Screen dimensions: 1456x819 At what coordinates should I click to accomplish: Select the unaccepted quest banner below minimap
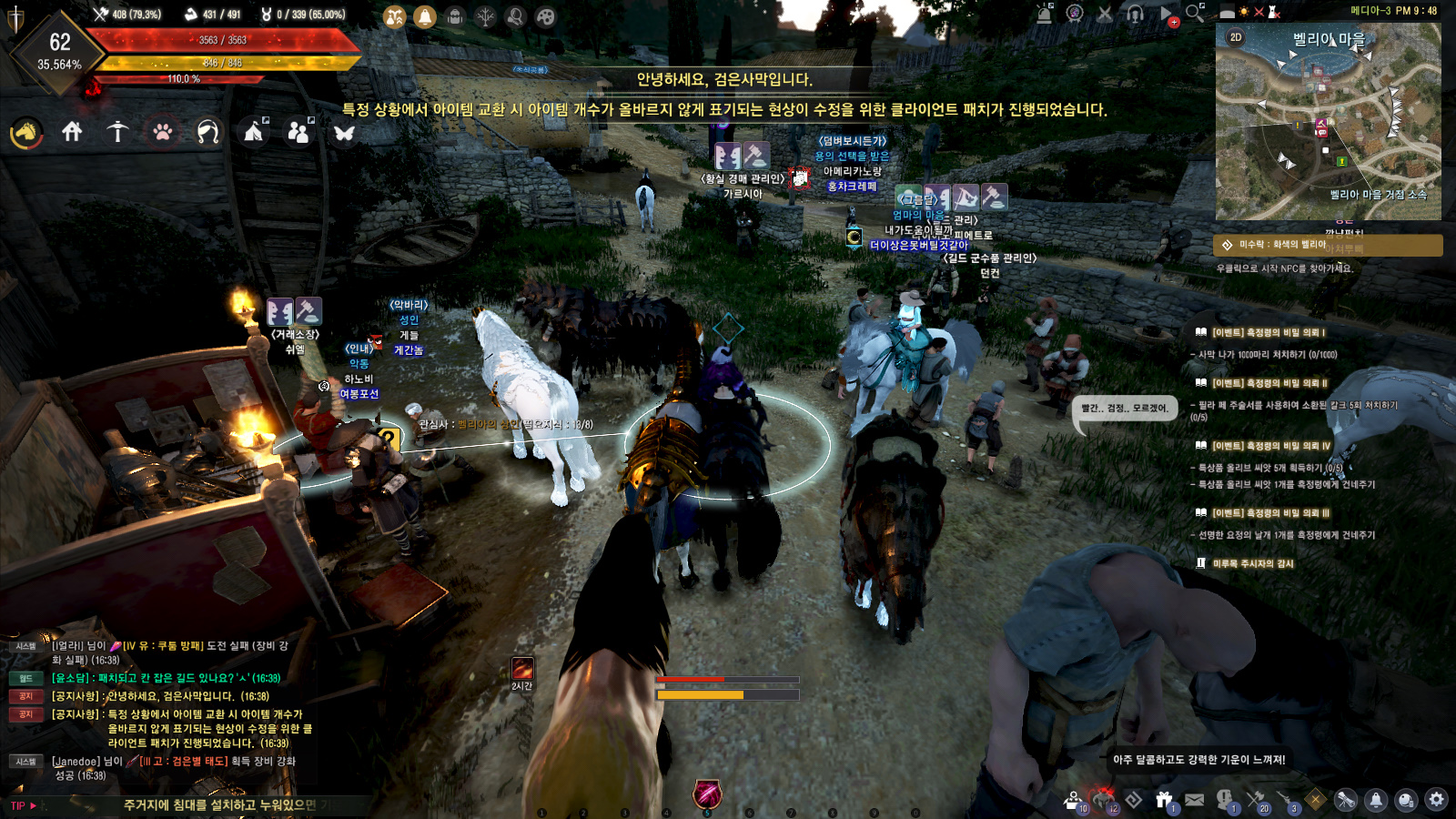(x=1328, y=245)
